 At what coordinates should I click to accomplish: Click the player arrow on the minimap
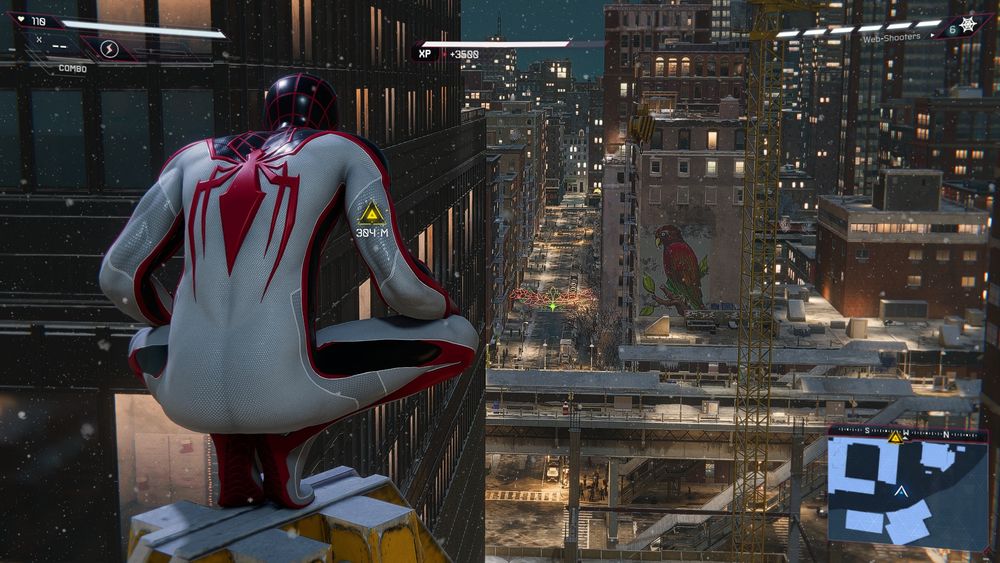tap(901, 491)
